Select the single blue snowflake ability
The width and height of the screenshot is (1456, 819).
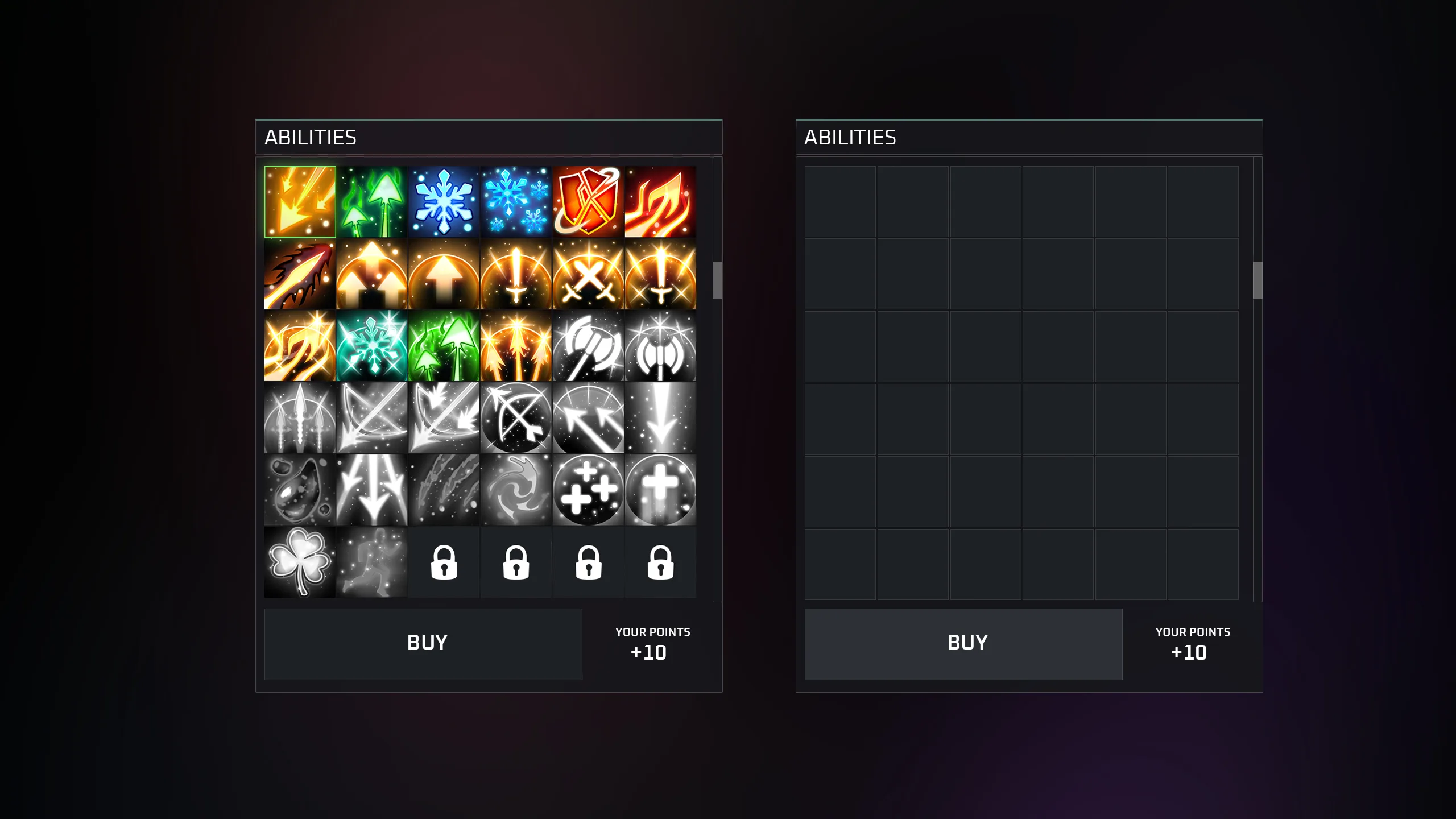click(x=444, y=202)
